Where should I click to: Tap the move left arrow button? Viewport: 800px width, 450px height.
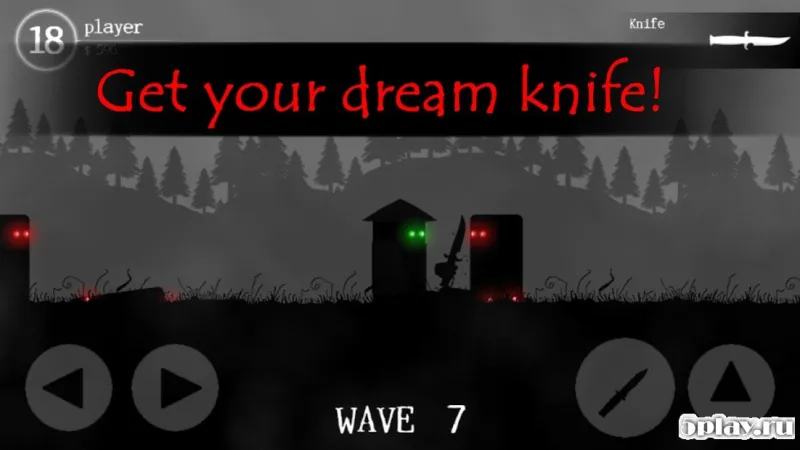point(69,388)
